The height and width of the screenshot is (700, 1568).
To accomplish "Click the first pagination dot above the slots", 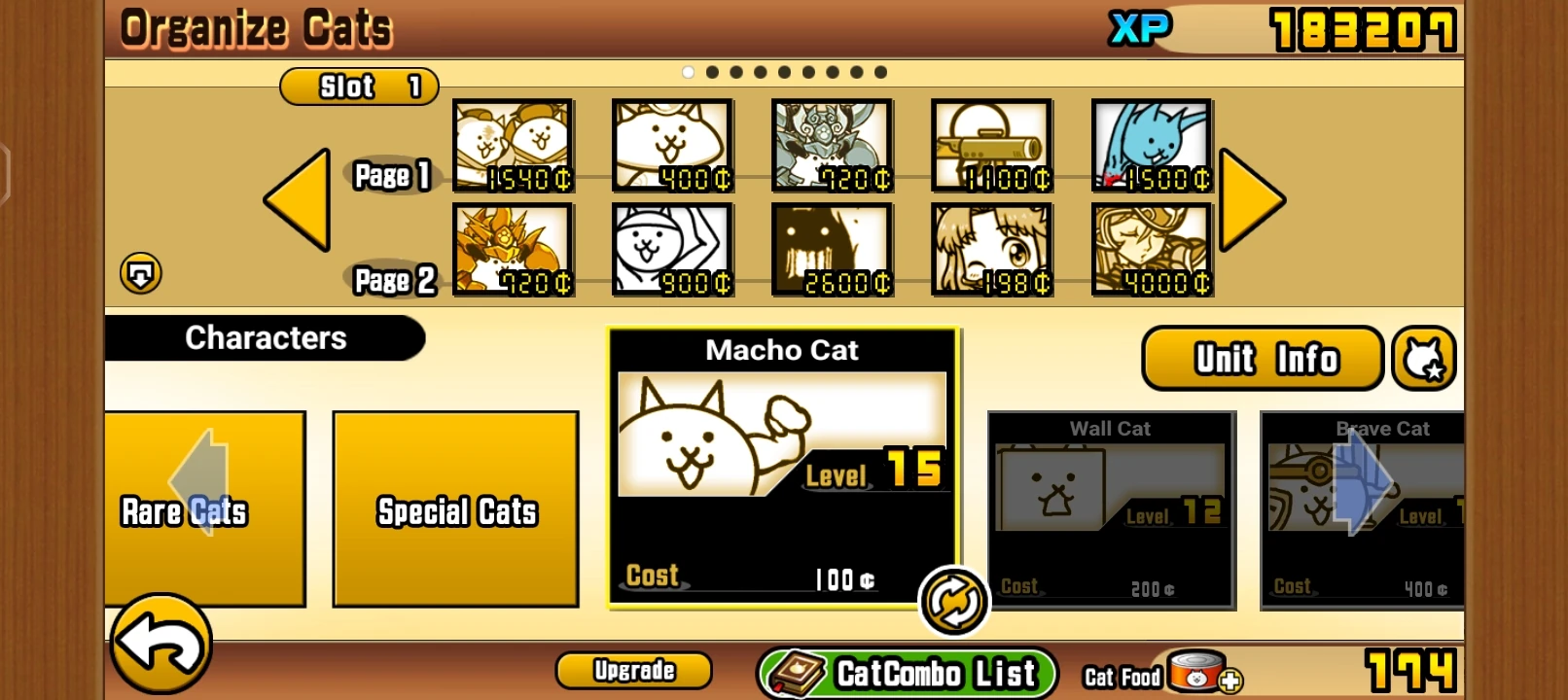I will (x=690, y=71).
